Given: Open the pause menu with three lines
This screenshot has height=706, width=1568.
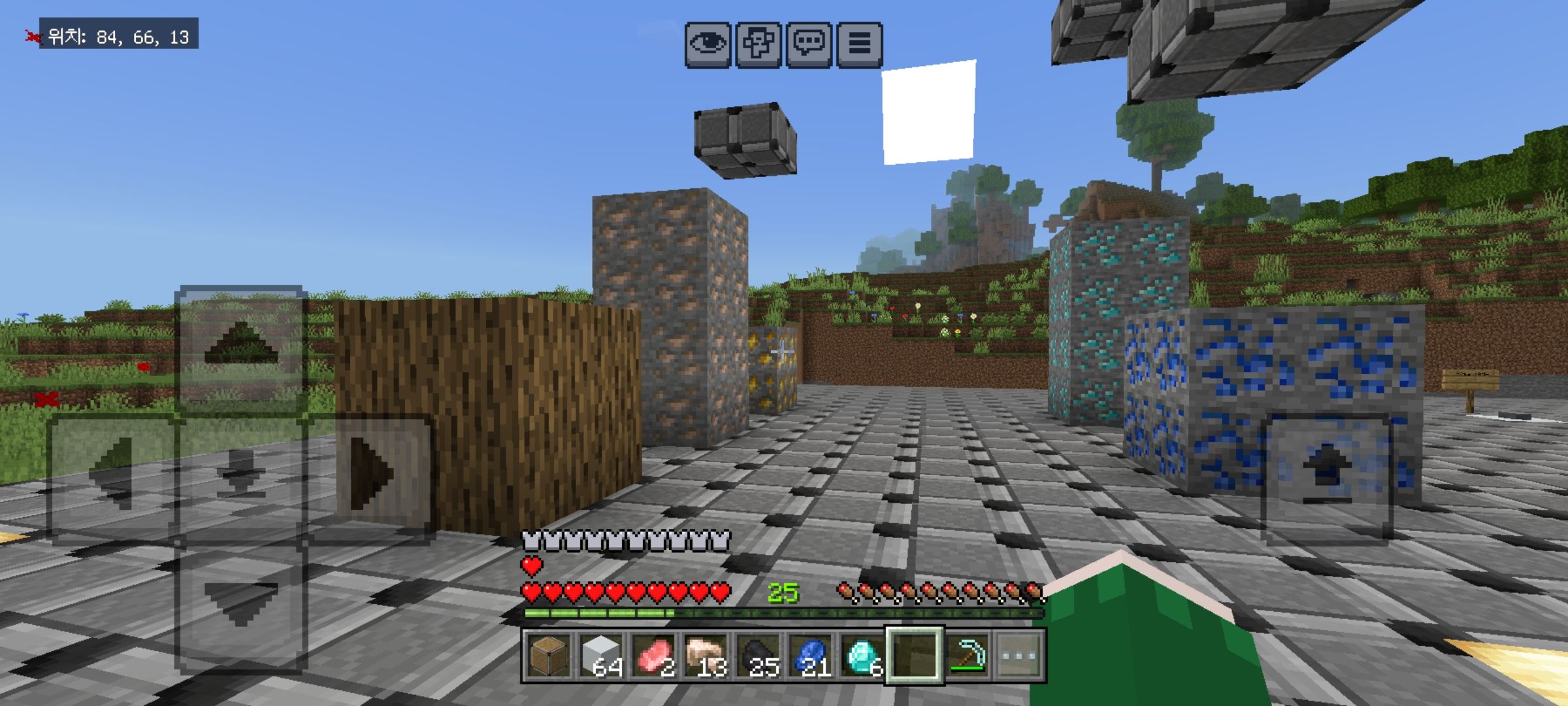Looking at the screenshot, I should [859, 44].
